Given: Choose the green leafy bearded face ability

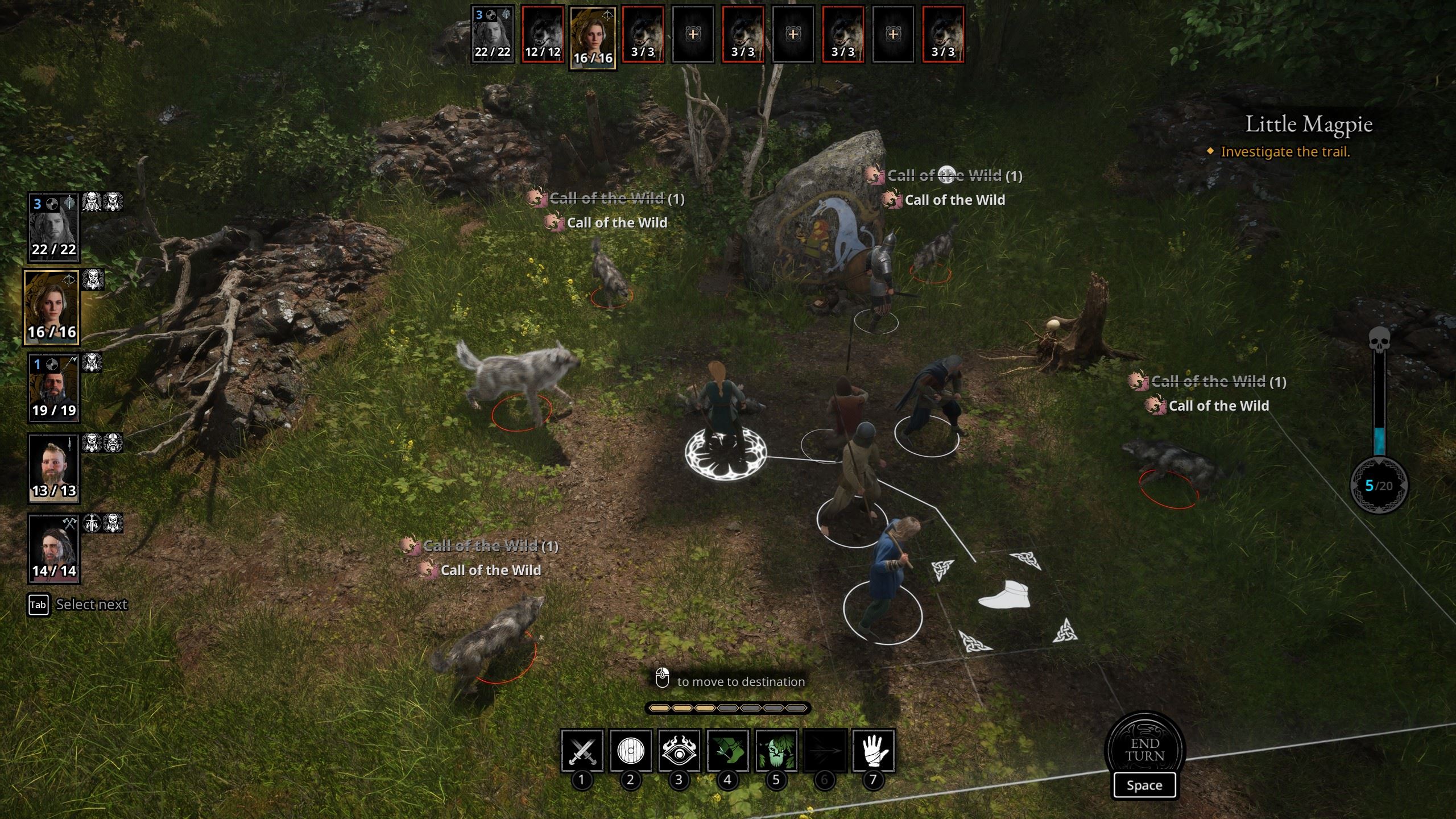Looking at the screenshot, I should click(x=776, y=751).
